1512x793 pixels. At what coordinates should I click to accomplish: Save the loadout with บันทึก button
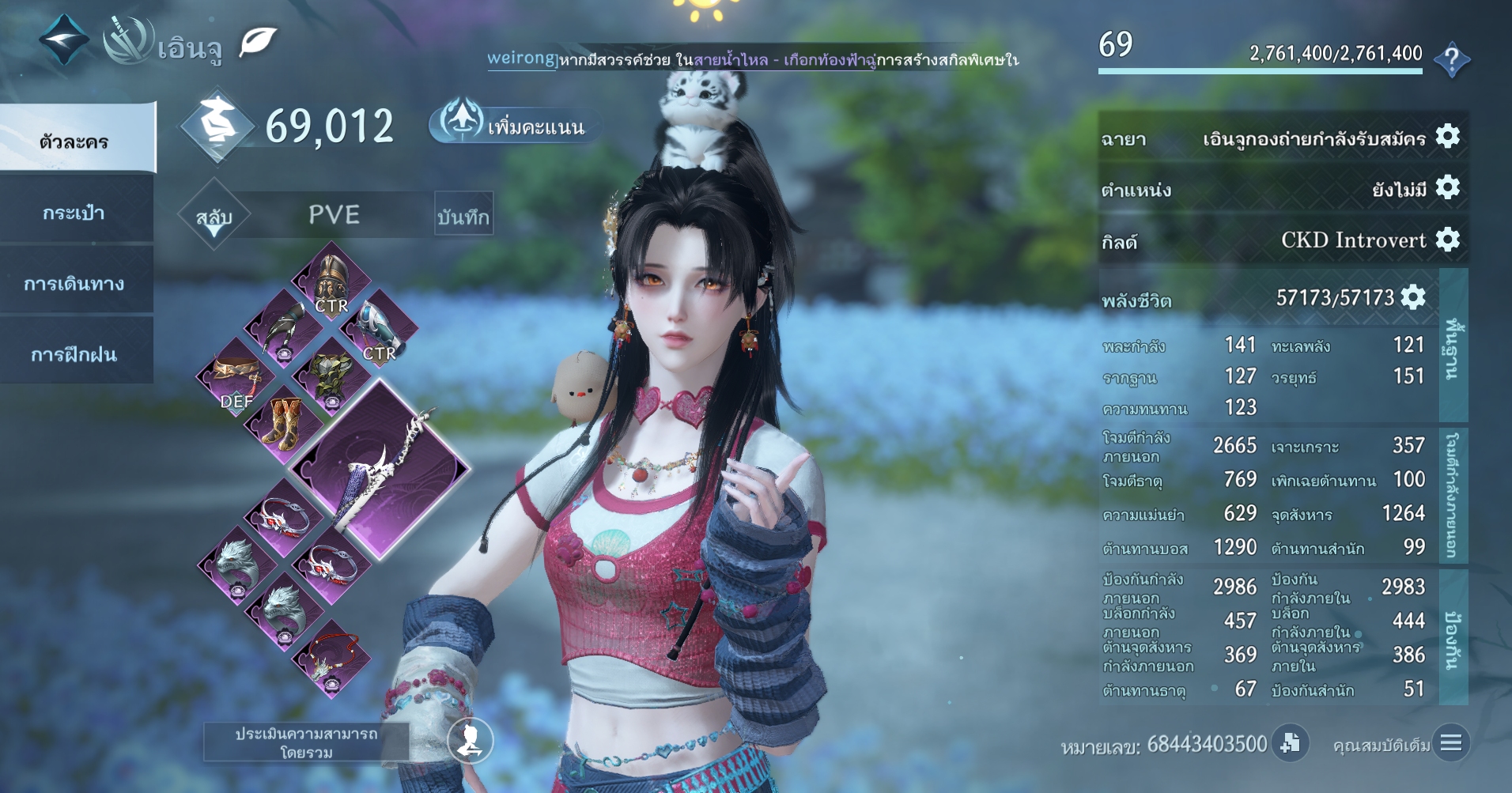click(x=463, y=215)
